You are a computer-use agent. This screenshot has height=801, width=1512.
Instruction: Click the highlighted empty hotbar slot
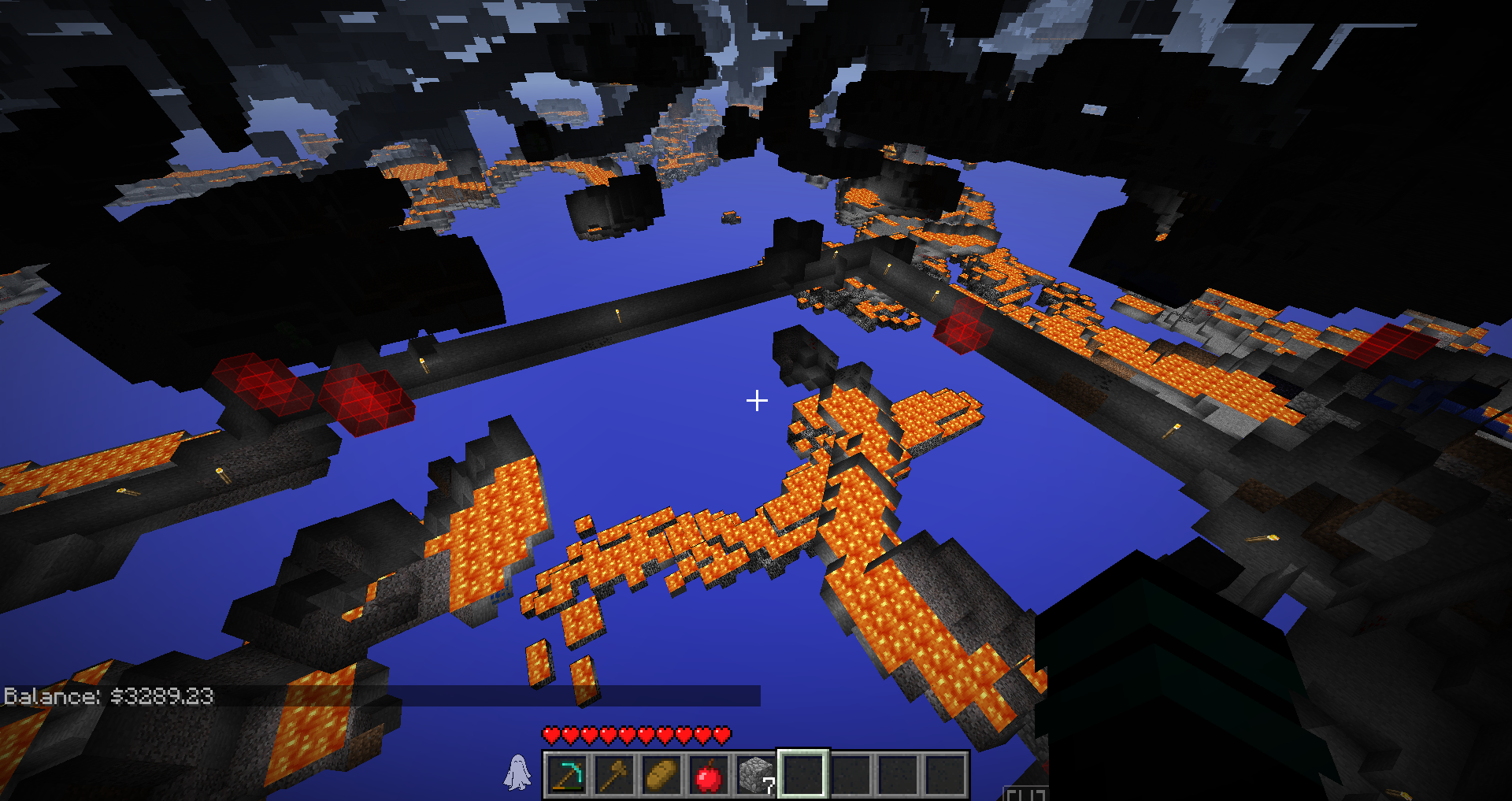point(802,775)
